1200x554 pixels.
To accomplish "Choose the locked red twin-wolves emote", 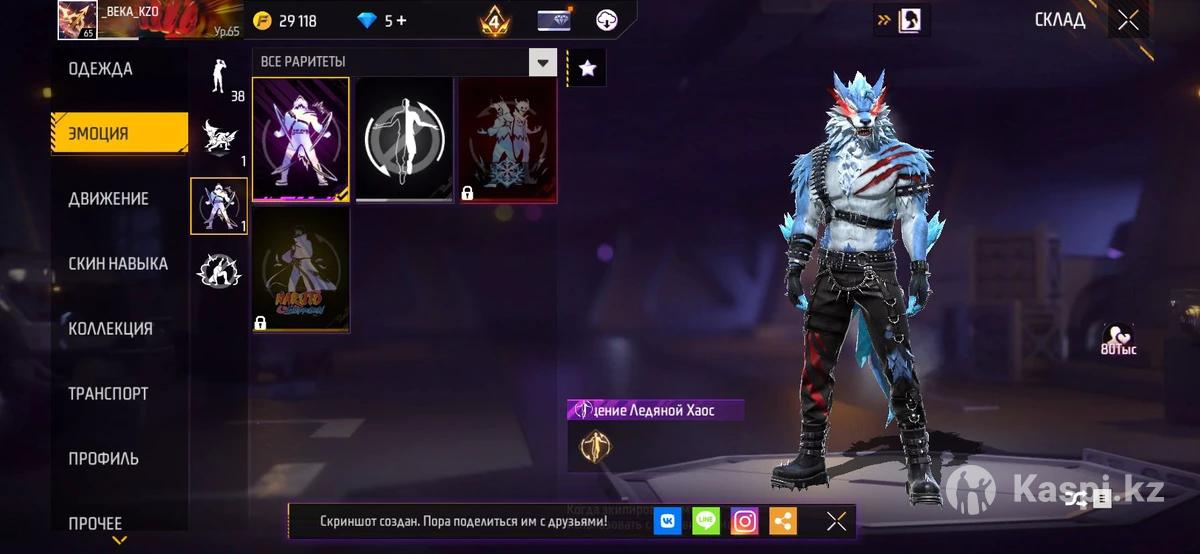I will [x=507, y=140].
